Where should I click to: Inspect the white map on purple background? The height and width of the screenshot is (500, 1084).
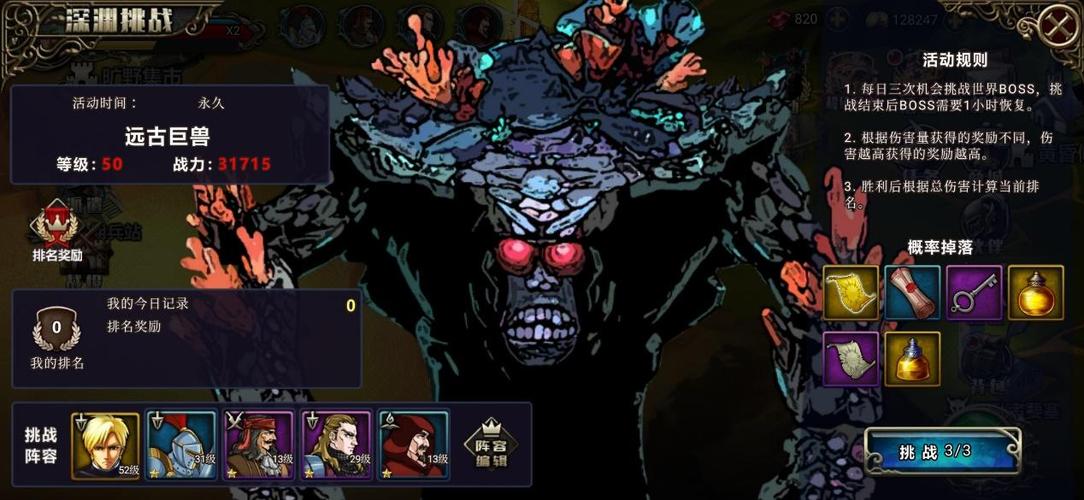851,358
